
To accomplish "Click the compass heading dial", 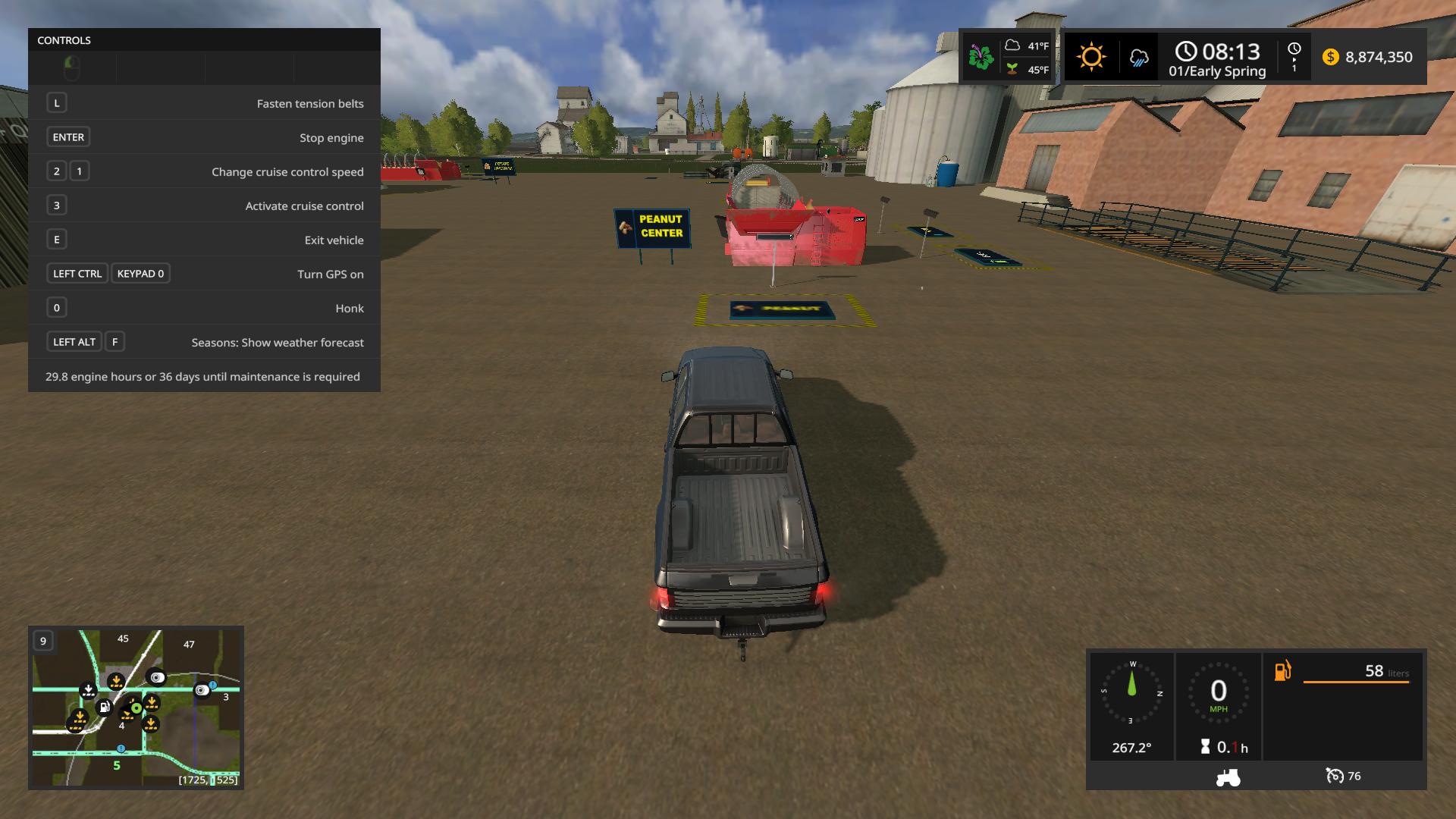I will pos(1131,692).
